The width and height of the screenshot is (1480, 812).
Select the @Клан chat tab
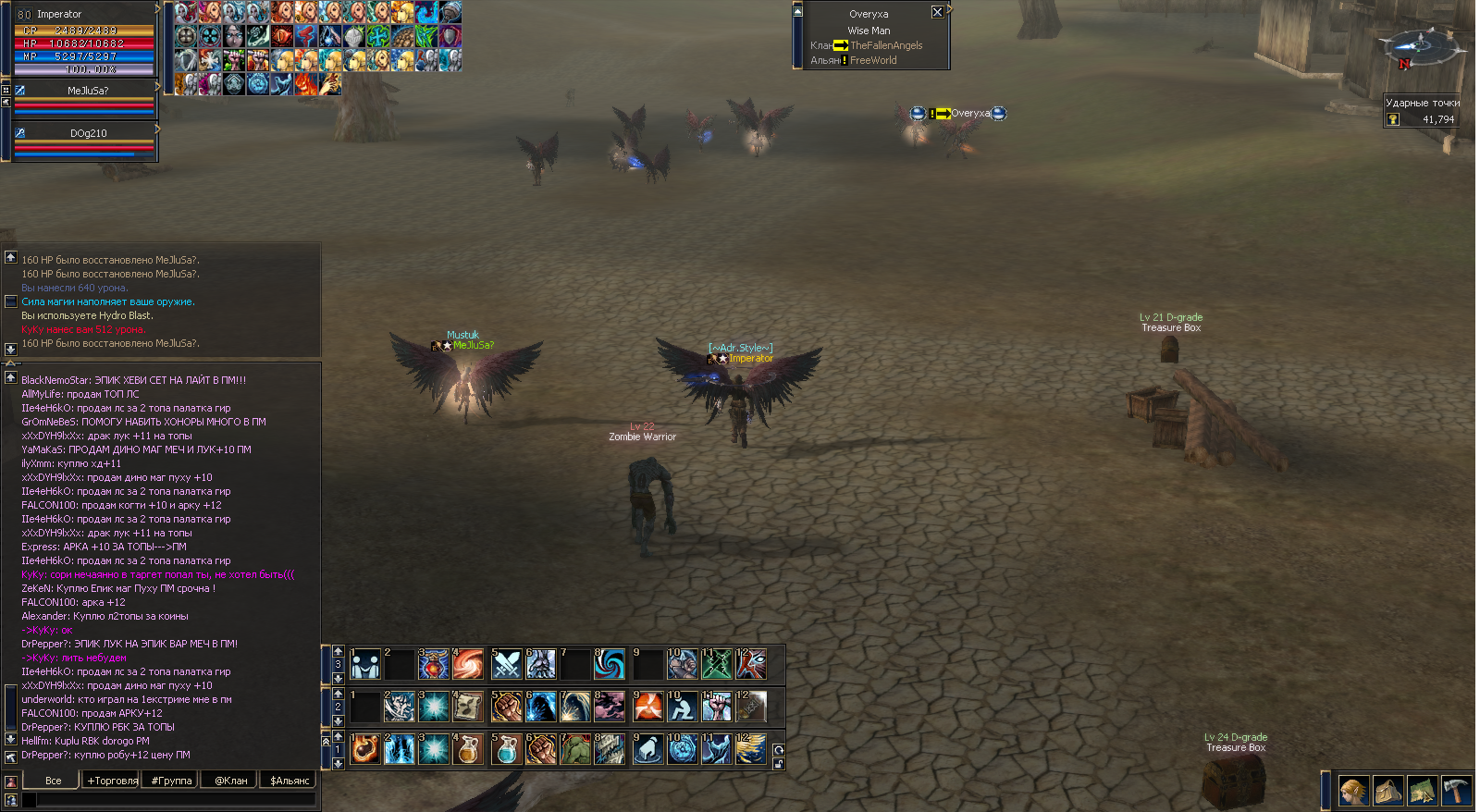coord(230,781)
